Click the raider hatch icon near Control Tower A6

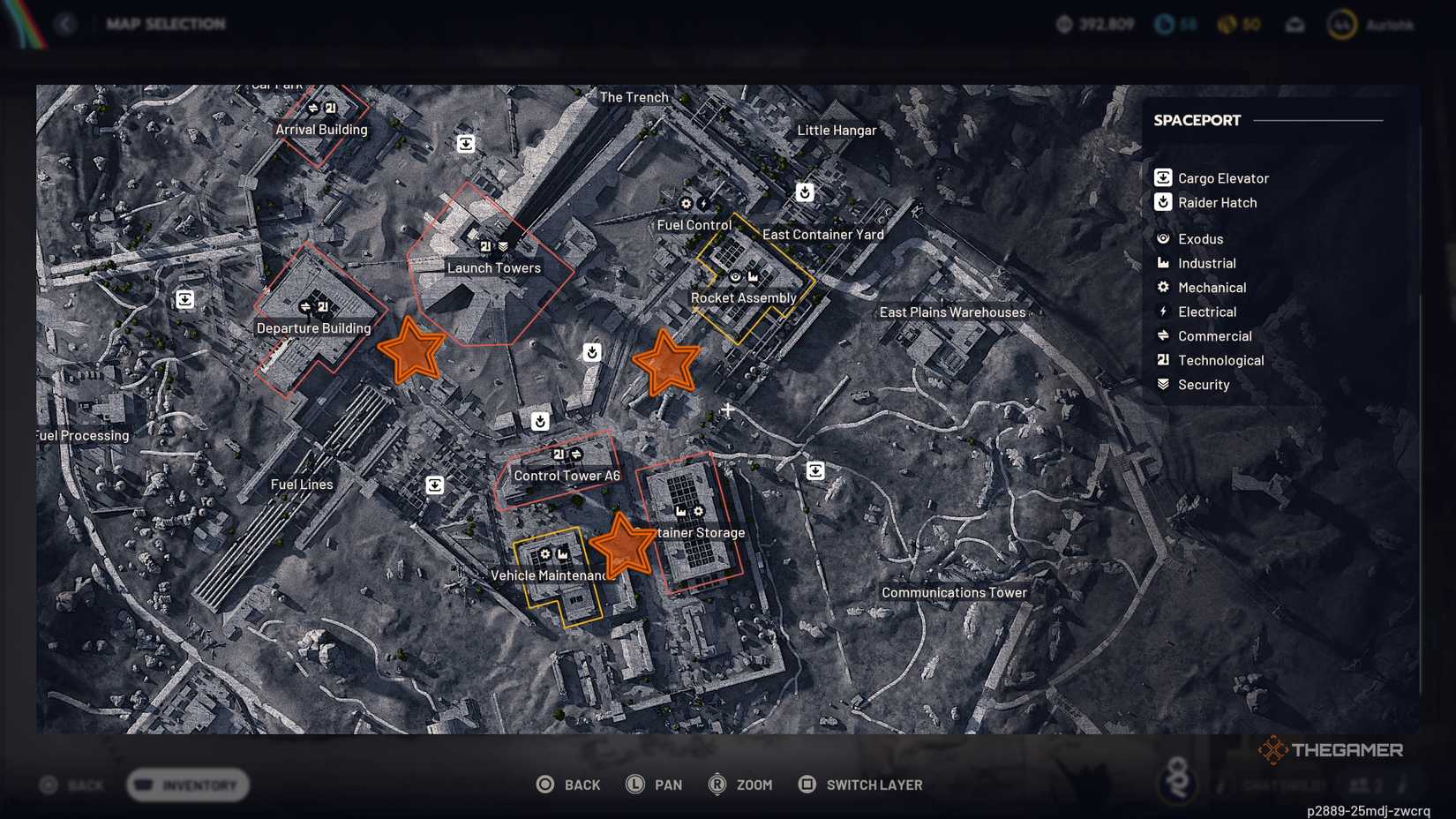(x=540, y=422)
